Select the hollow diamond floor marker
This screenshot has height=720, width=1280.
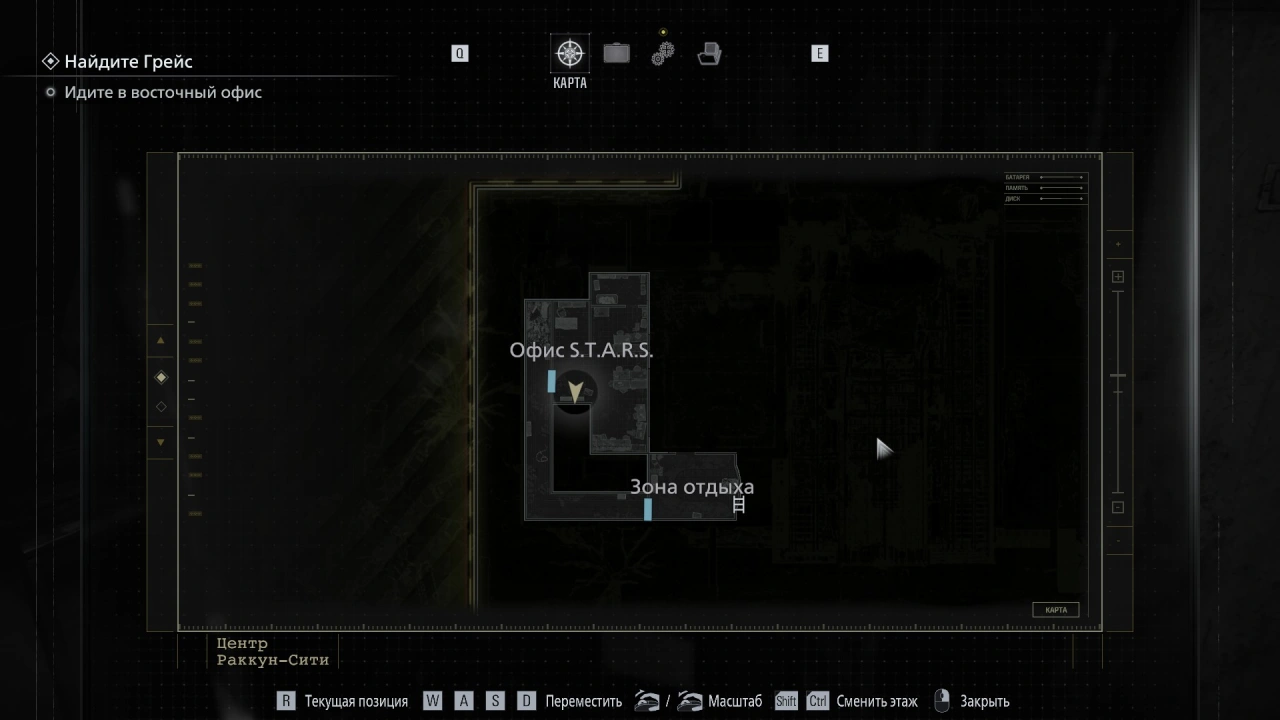161,407
